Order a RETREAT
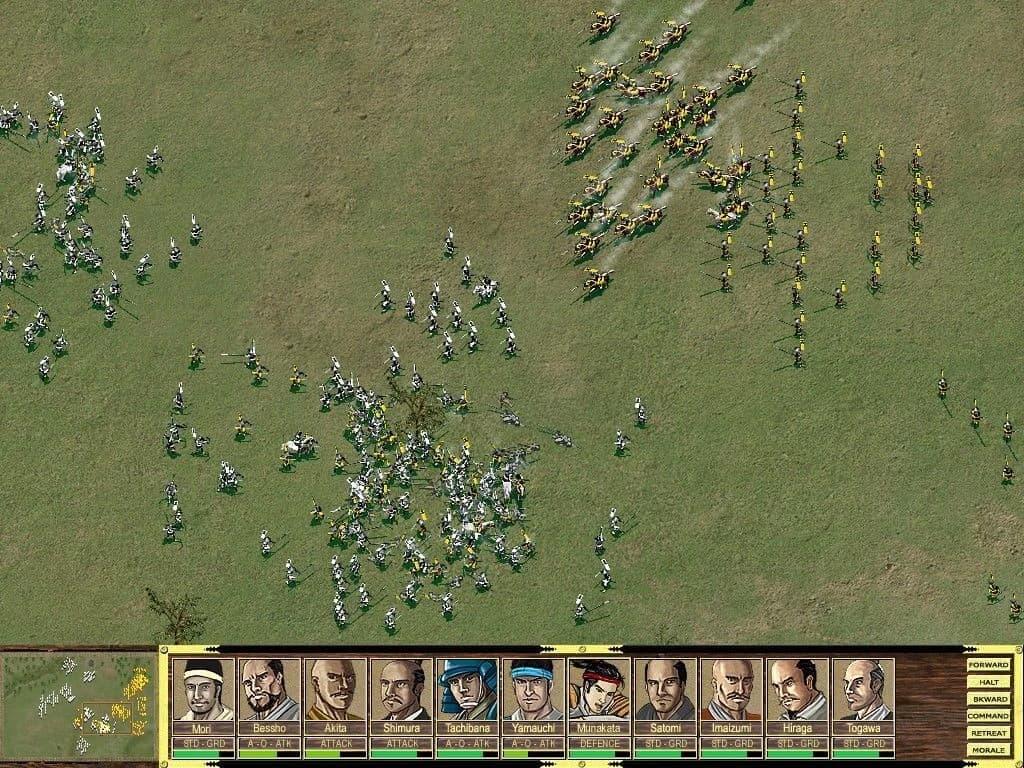The height and width of the screenshot is (768, 1024). click(x=988, y=733)
